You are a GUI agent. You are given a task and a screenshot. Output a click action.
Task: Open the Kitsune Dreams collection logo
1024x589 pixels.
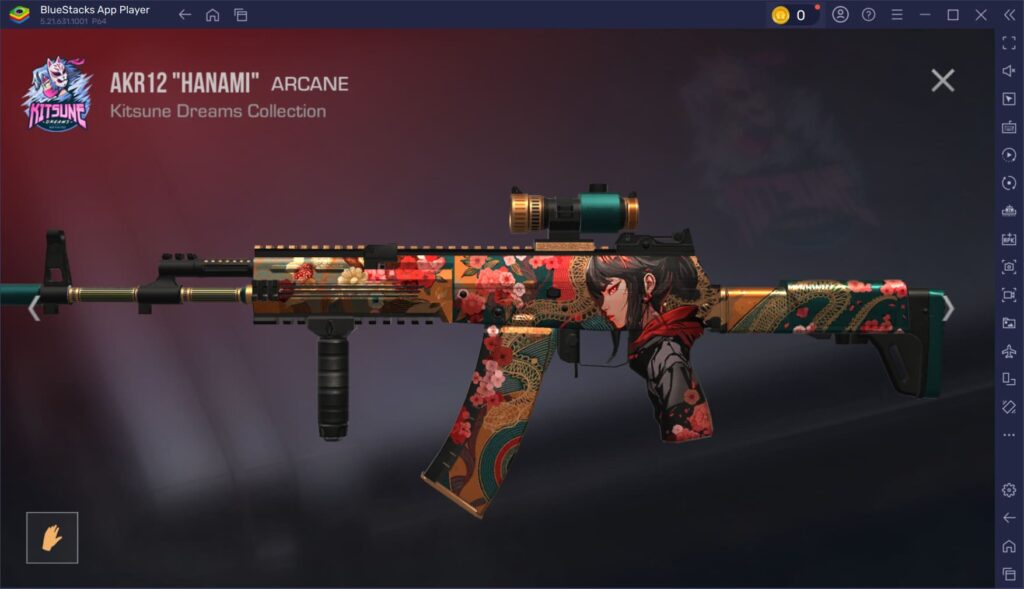pos(57,95)
